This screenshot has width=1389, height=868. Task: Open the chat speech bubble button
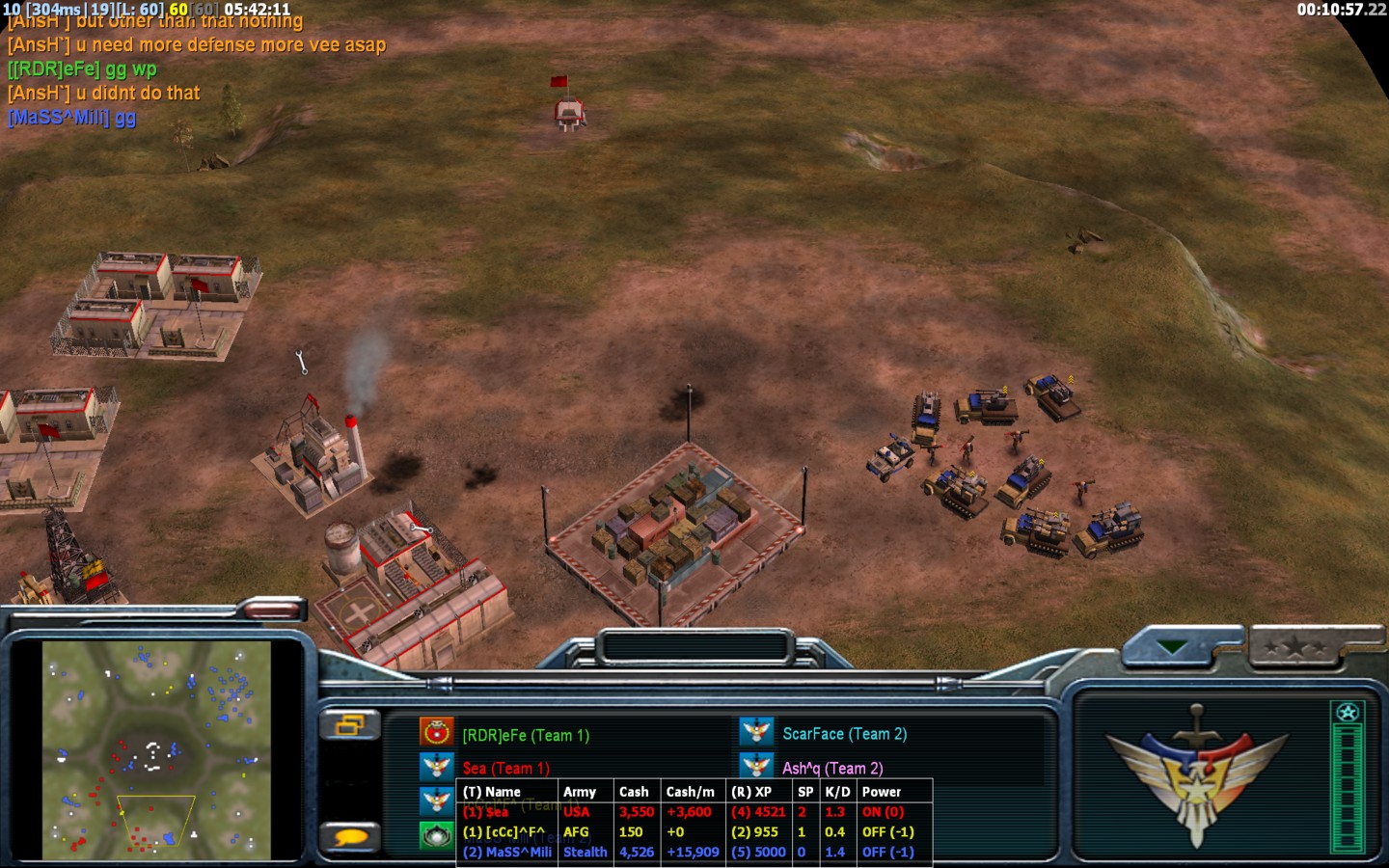click(349, 836)
